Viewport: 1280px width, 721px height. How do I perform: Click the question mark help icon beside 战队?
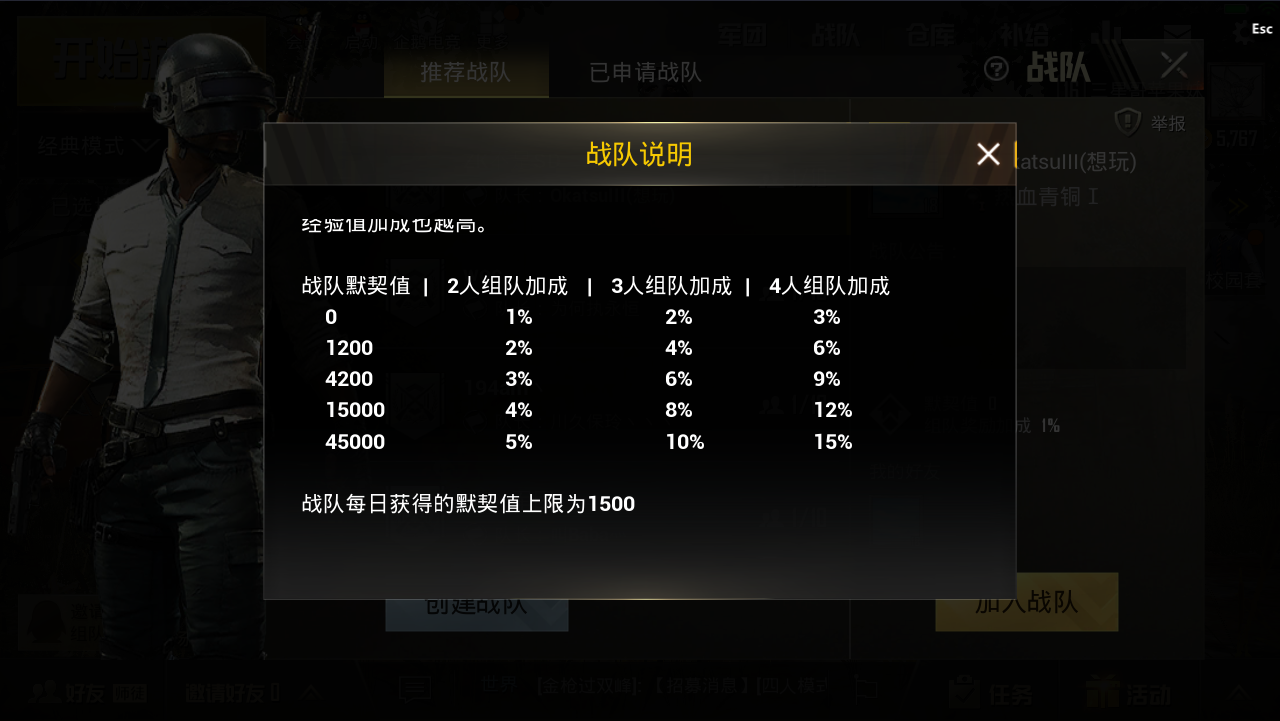tap(997, 67)
